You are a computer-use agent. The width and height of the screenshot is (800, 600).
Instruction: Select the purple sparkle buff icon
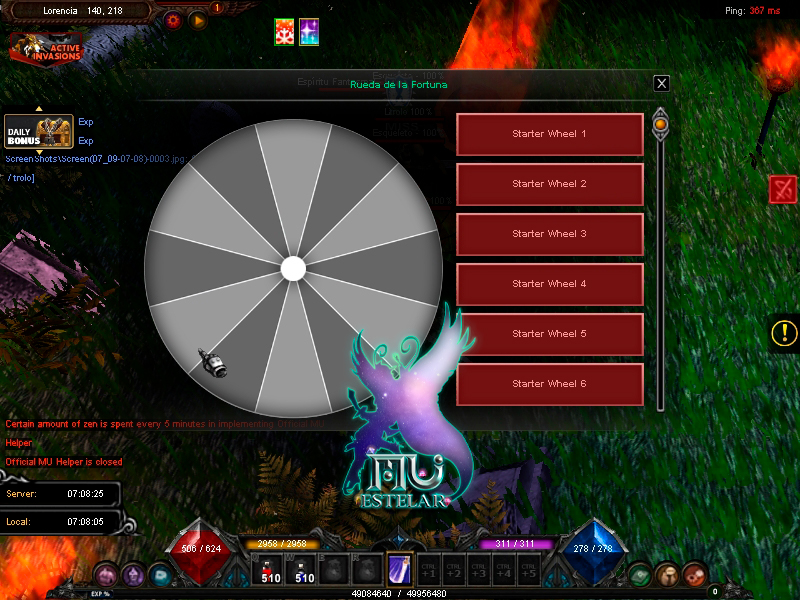pos(310,33)
